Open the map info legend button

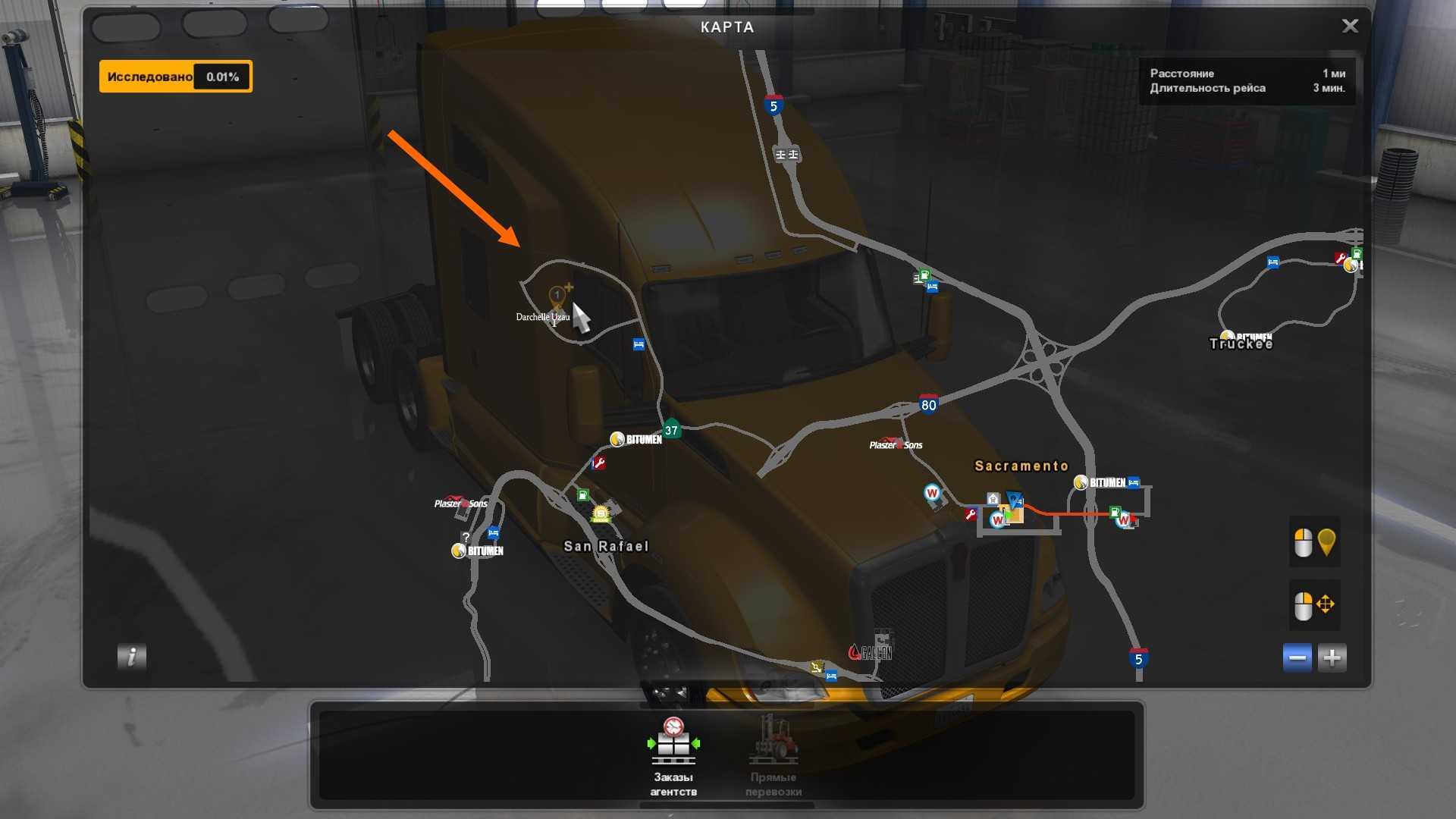tap(131, 656)
